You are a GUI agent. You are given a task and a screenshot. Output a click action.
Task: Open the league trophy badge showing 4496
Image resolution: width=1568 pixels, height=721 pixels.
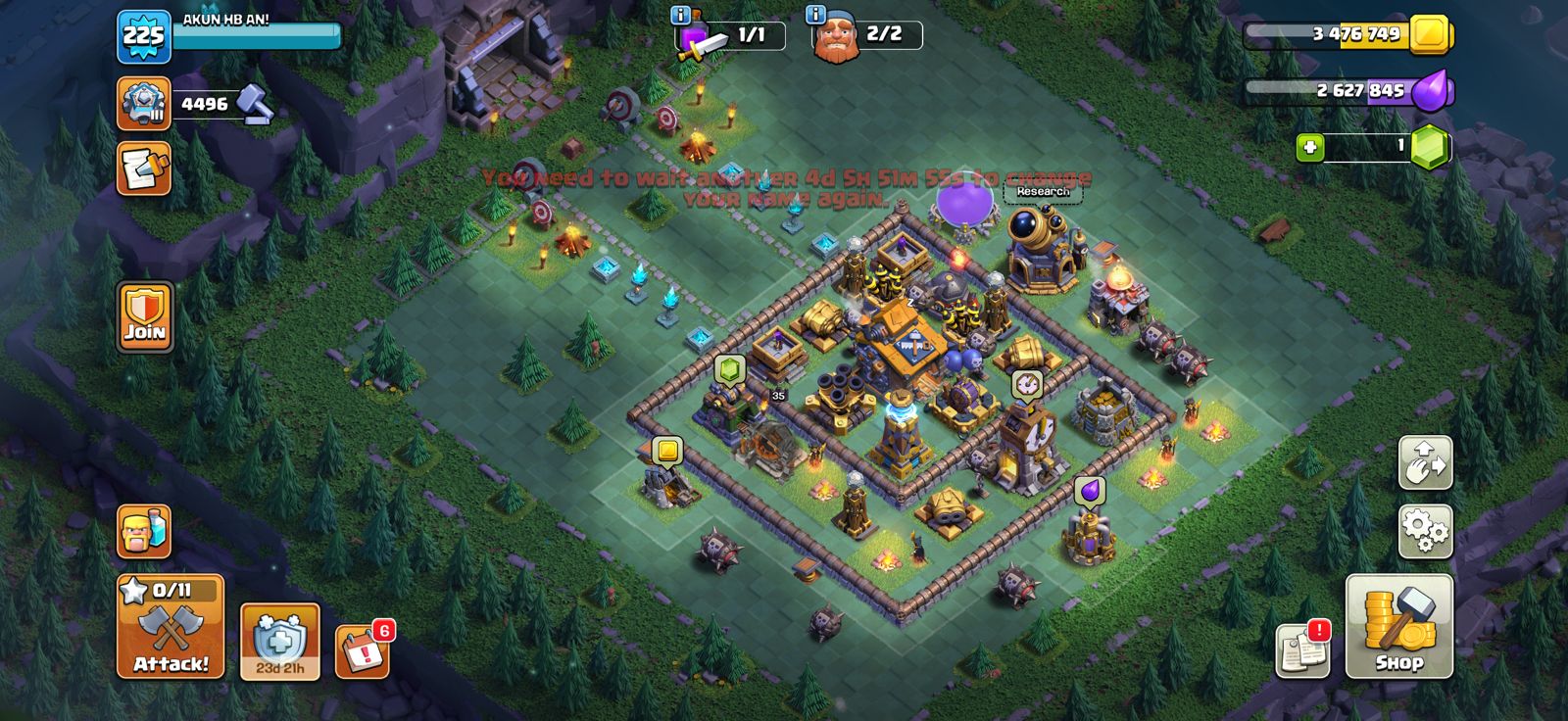pyautogui.click(x=144, y=104)
